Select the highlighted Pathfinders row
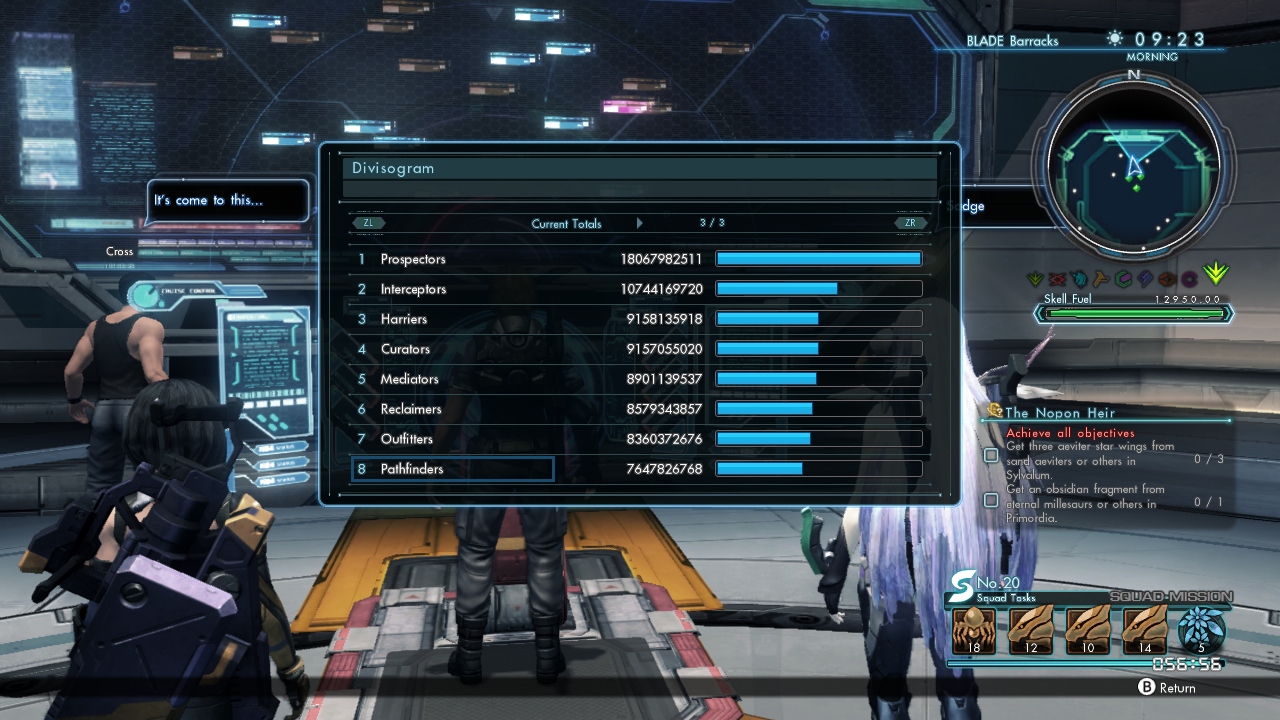The width and height of the screenshot is (1280, 720). pos(453,469)
